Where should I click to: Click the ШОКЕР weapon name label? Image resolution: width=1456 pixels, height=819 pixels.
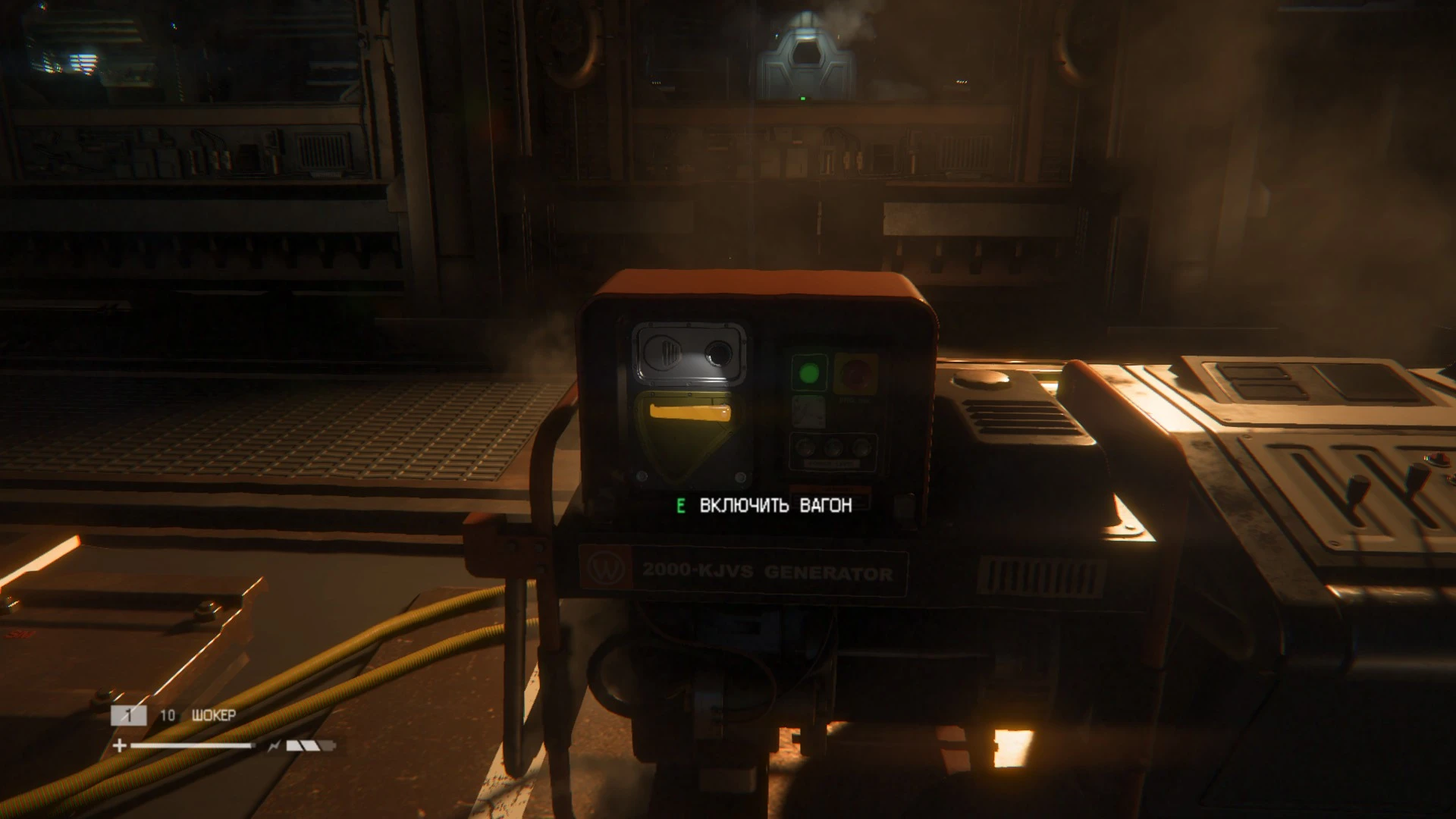point(215,715)
